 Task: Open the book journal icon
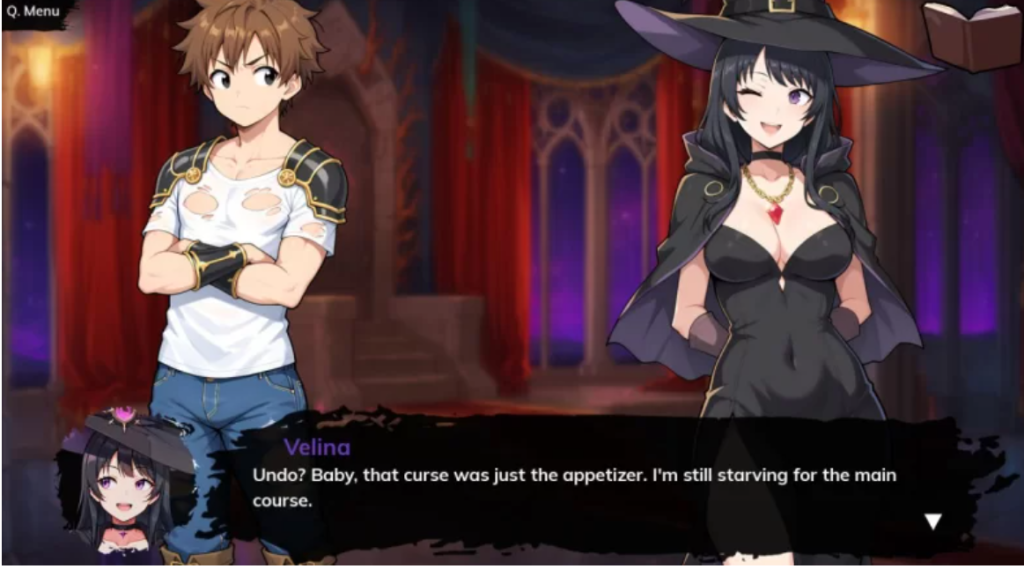click(970, 33)
